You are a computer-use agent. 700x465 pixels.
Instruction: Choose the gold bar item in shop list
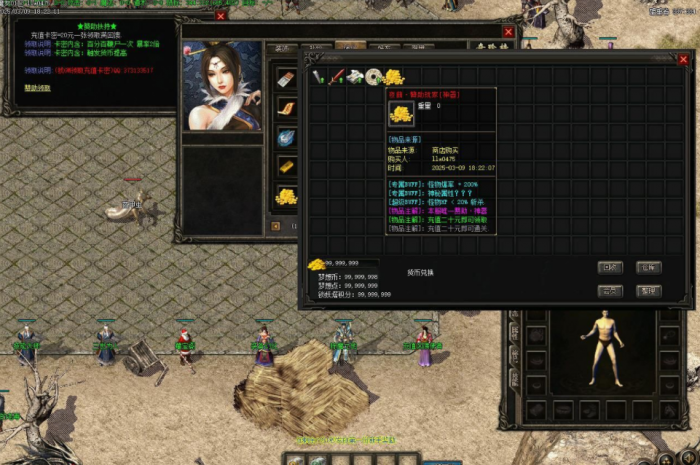pos(286,166)
